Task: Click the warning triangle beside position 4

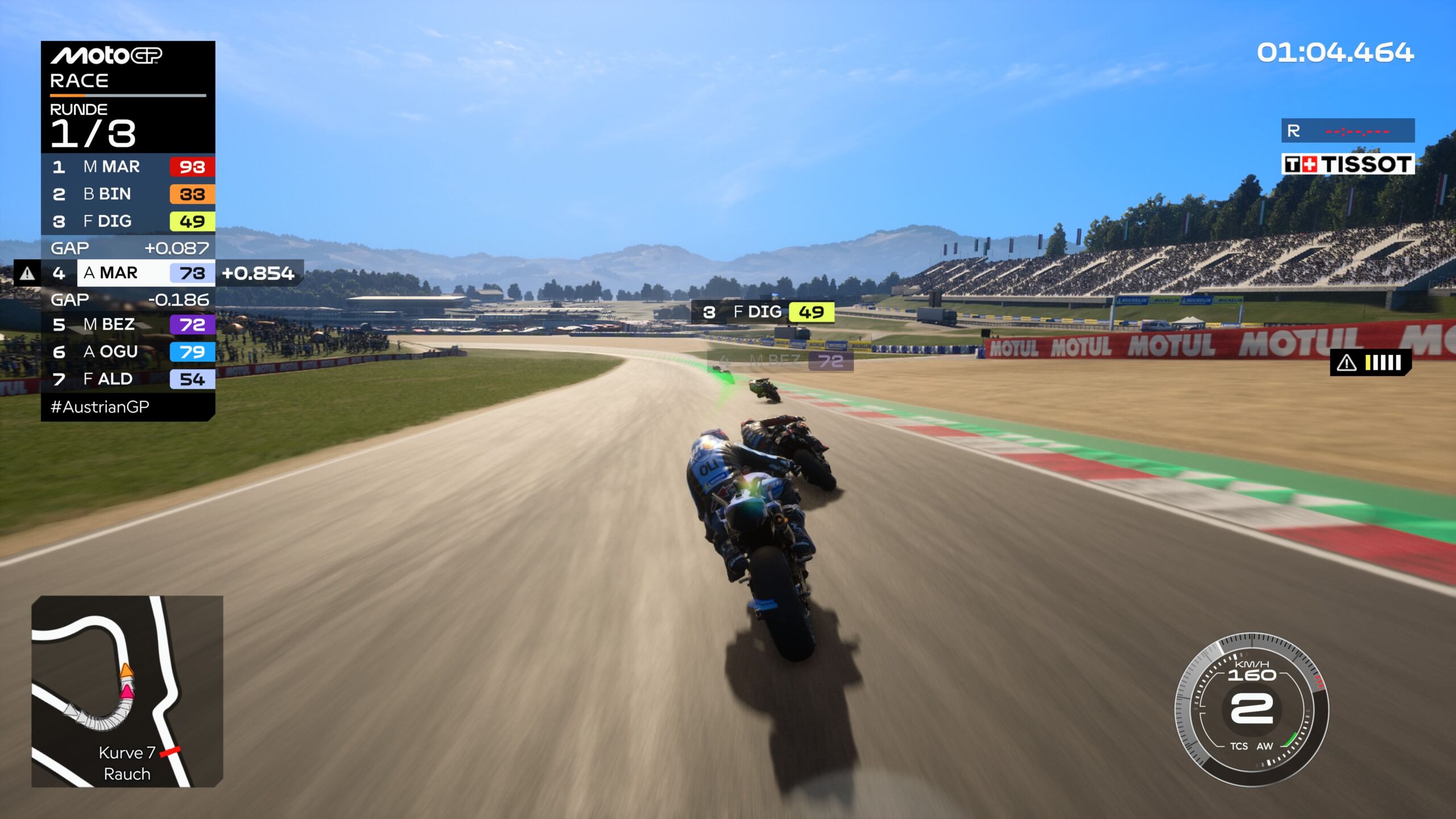Action: click(27, 274)
